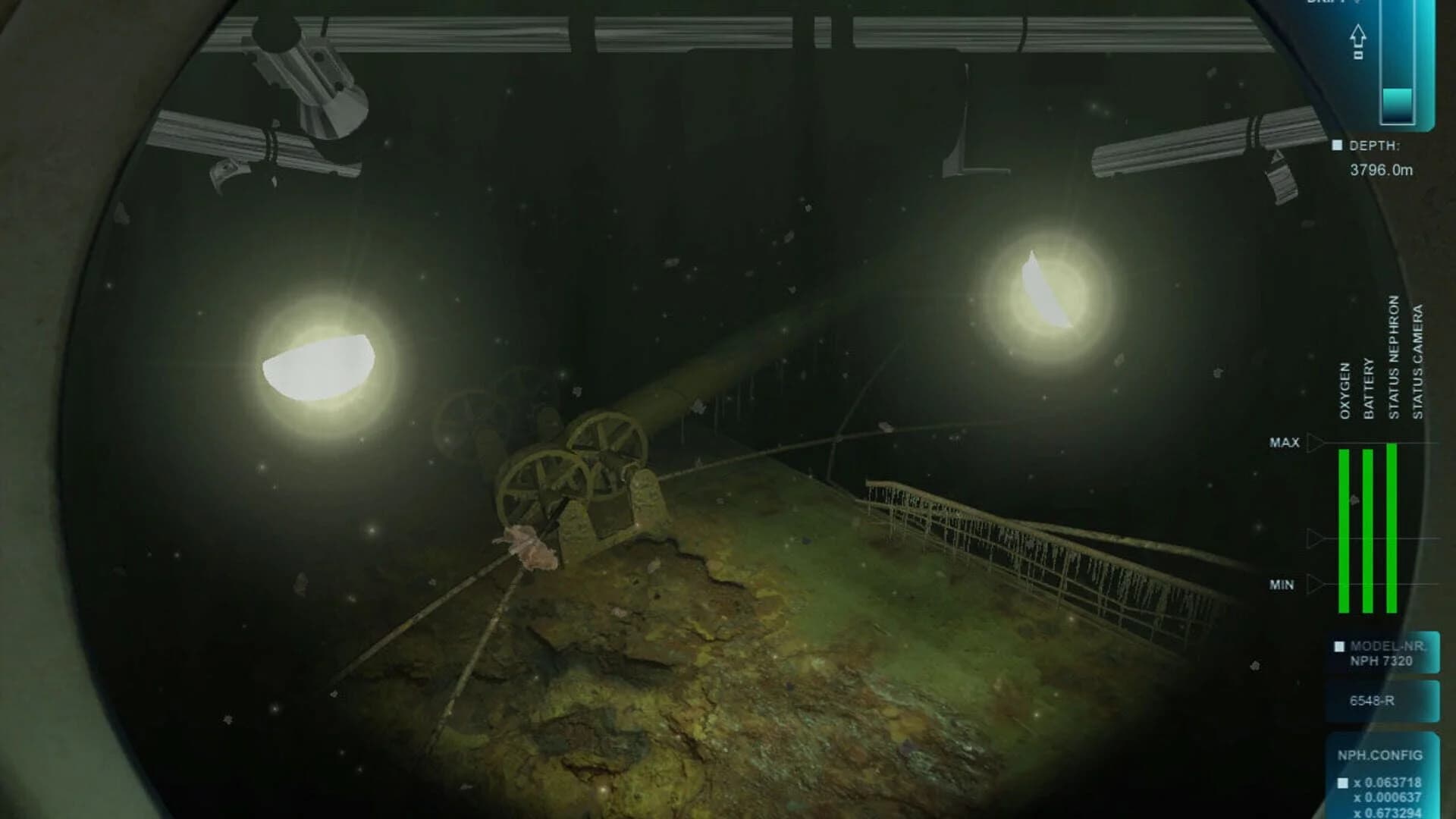The width and height of the screenshot is (1456, 819).
Task: Adjust the cyan depth gauge slider
Action: pyautogui.click(x=1398, y=104)
